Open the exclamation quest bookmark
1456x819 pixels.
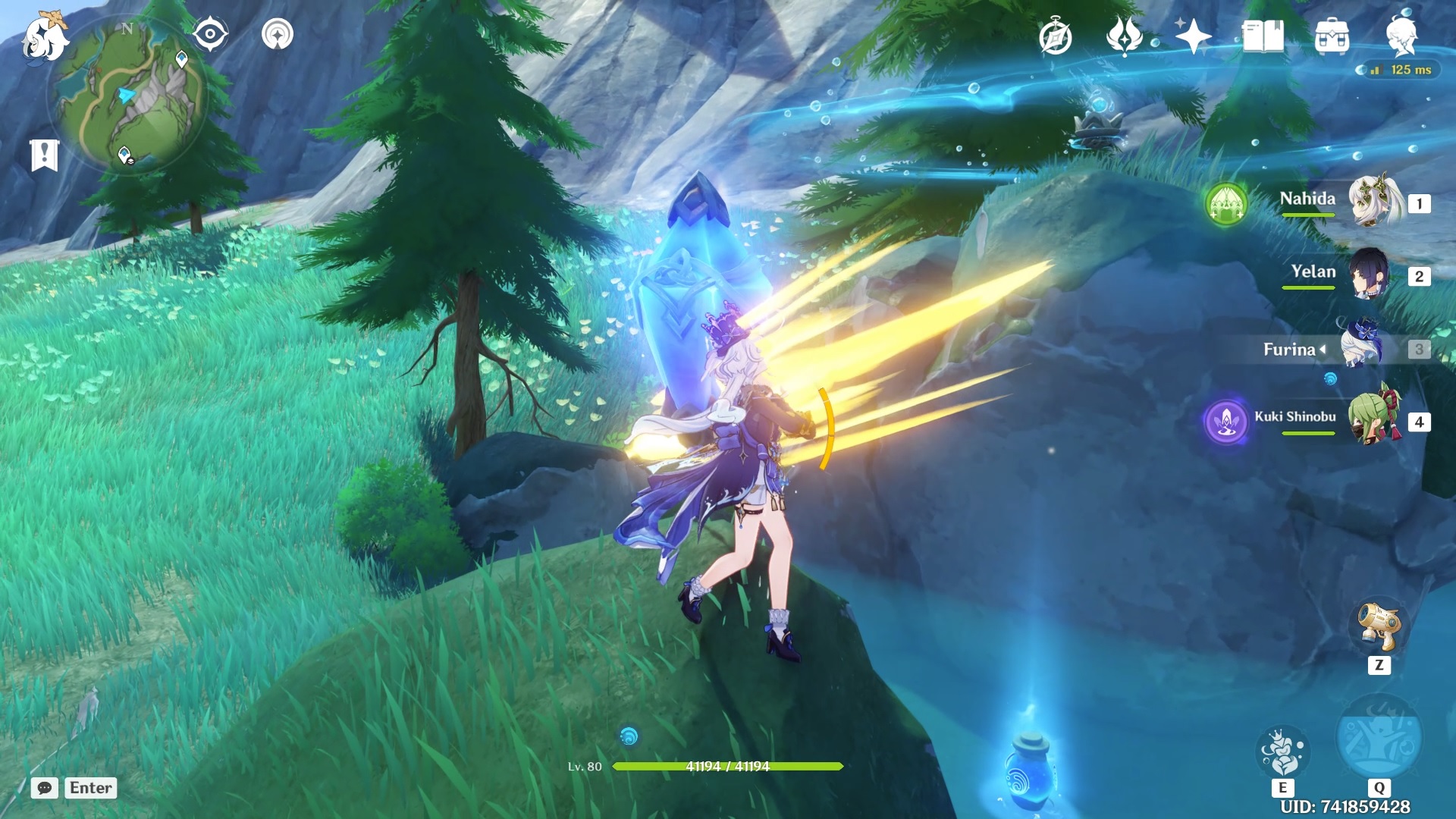click(44, 155)
